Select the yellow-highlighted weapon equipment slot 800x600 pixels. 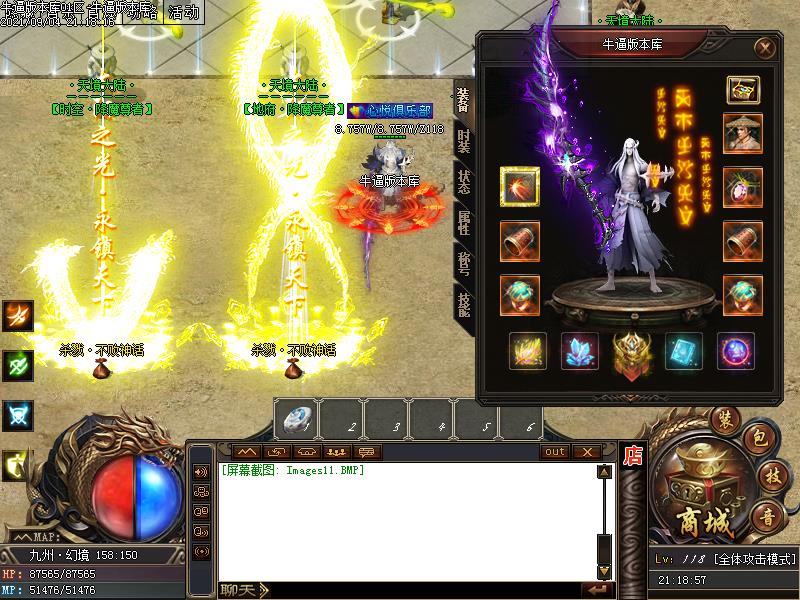click(520, 187)
